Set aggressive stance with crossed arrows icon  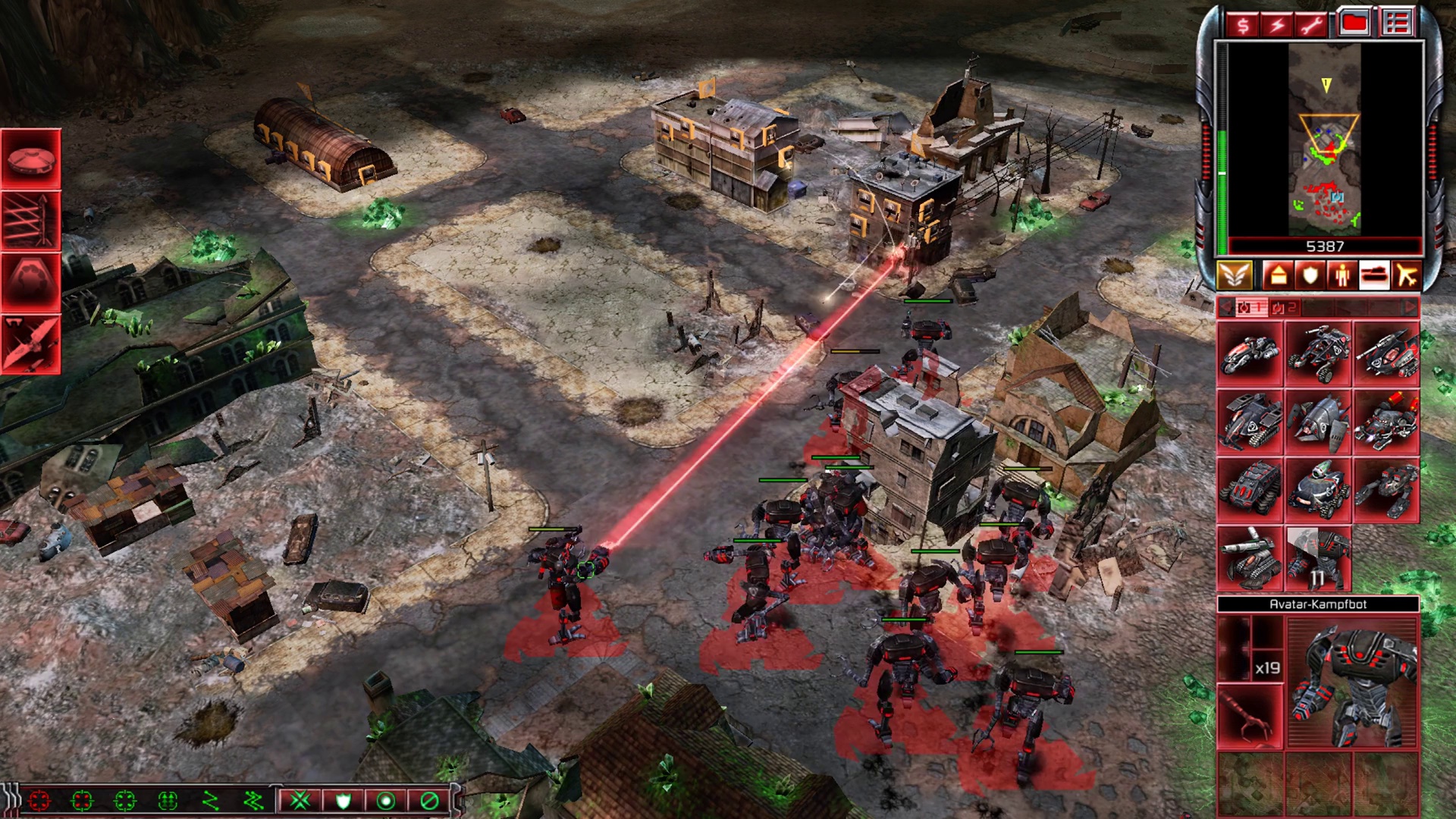300,801
